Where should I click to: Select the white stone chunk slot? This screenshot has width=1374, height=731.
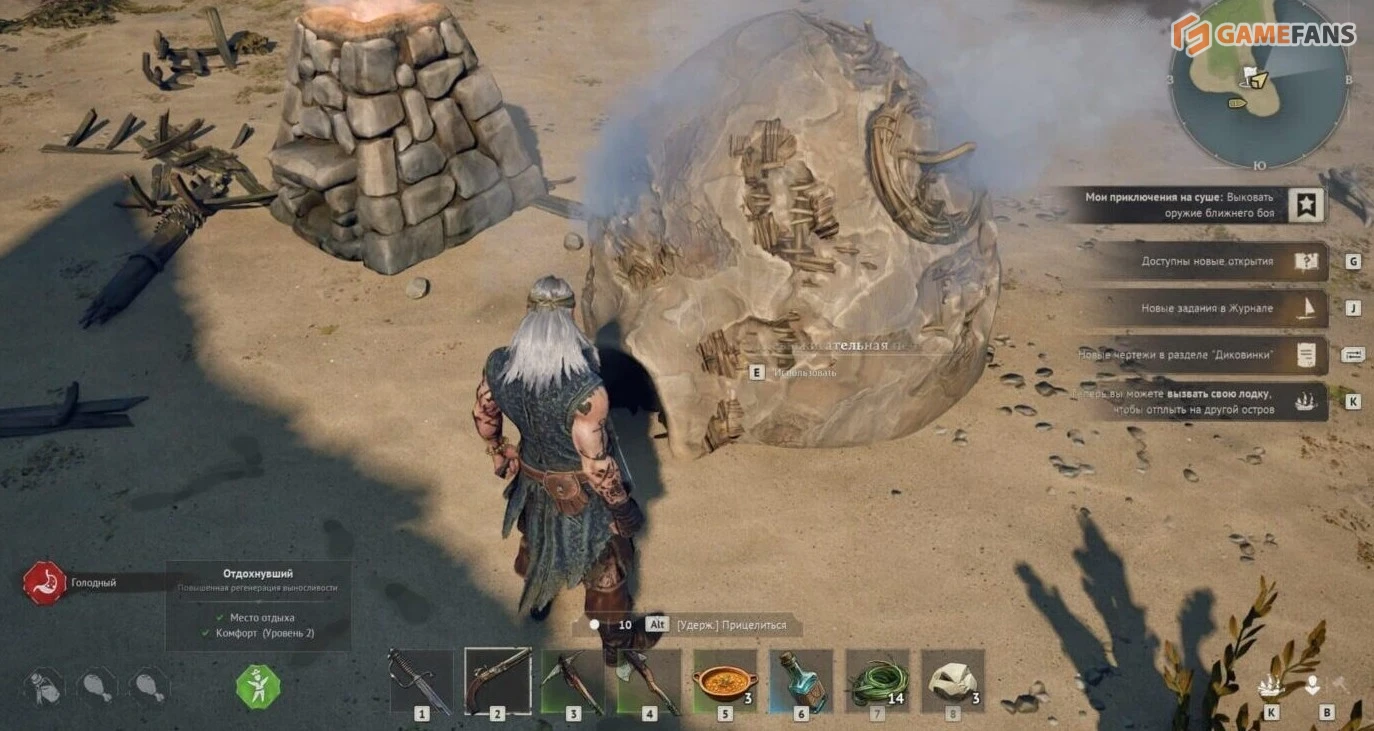pyautogui.click(x=953, y=681)
